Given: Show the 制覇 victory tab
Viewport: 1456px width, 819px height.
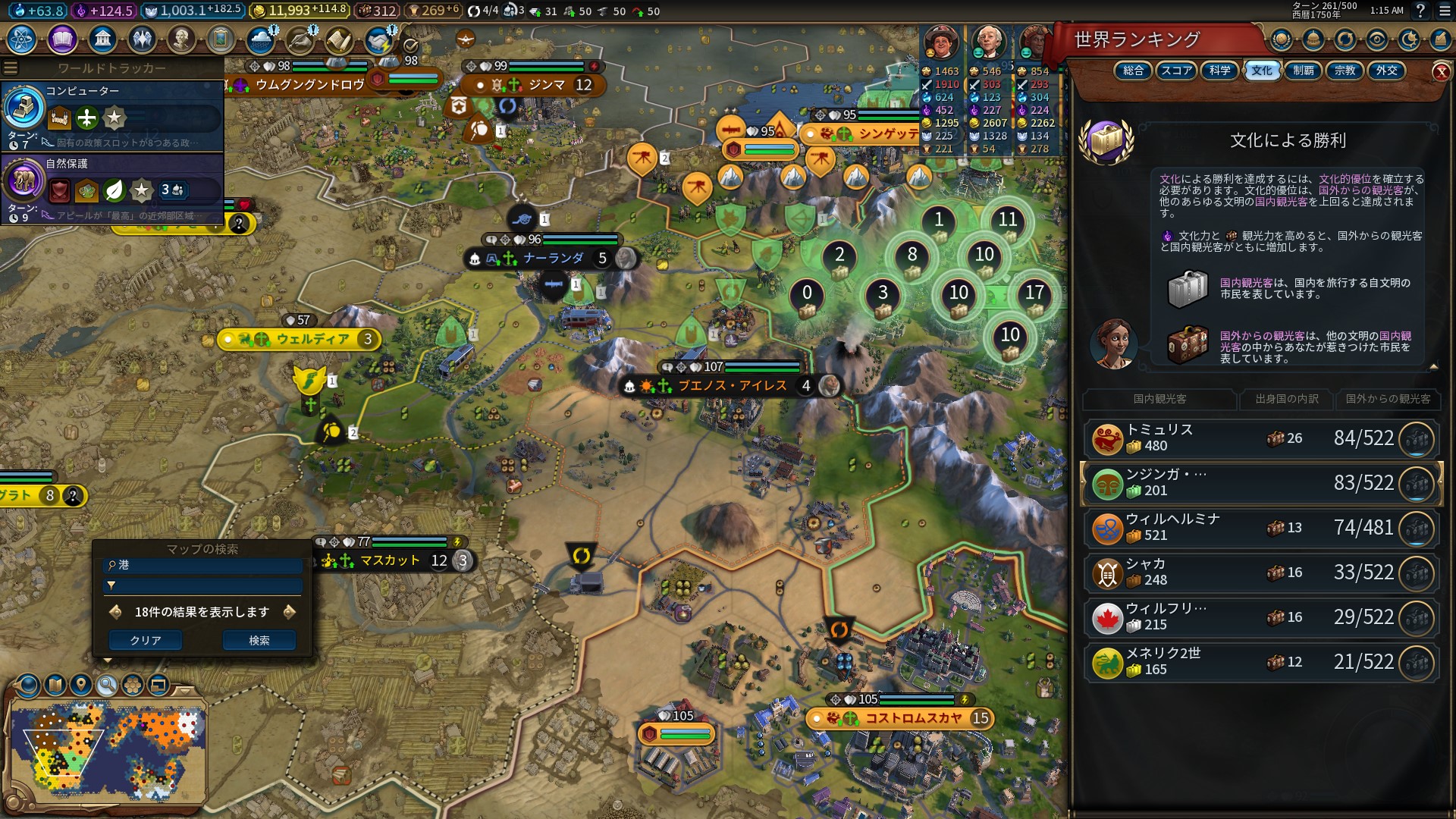Looking at the screenshot, I should pos(1303,71).
